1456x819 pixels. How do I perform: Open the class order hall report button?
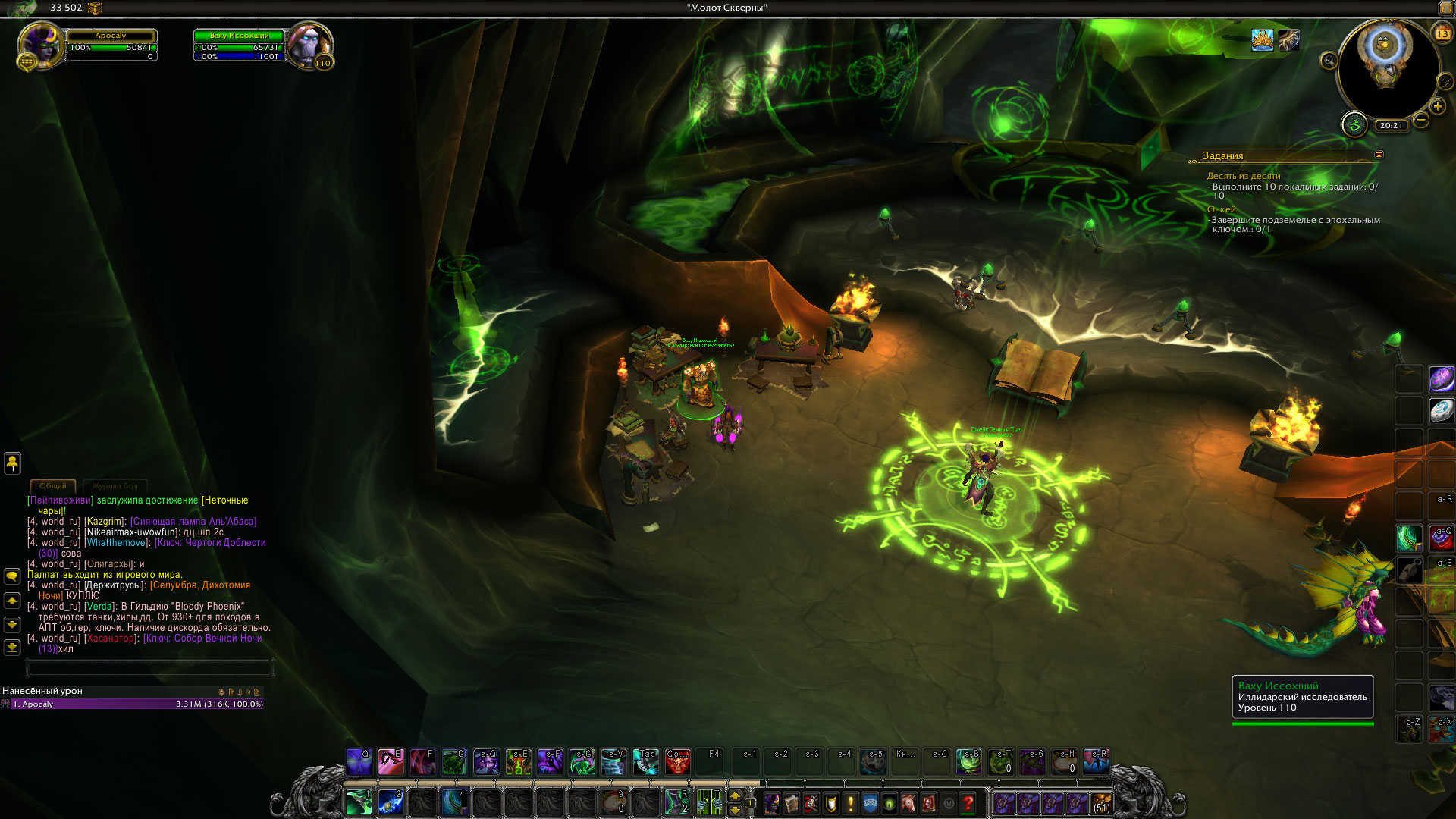tap(1354, 124)
